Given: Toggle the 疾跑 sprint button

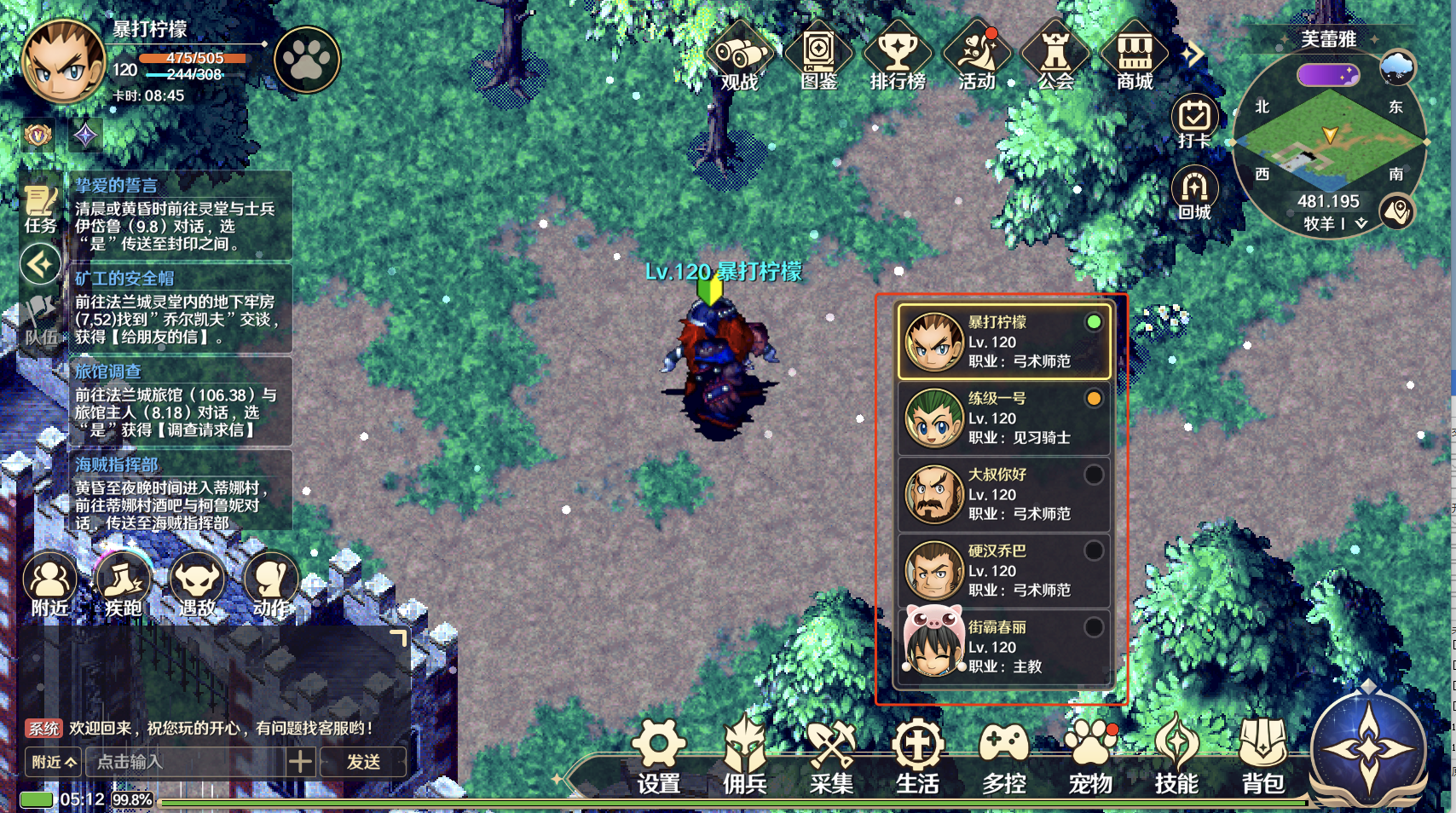Looking at the screenshot, I should click(124, 585).
